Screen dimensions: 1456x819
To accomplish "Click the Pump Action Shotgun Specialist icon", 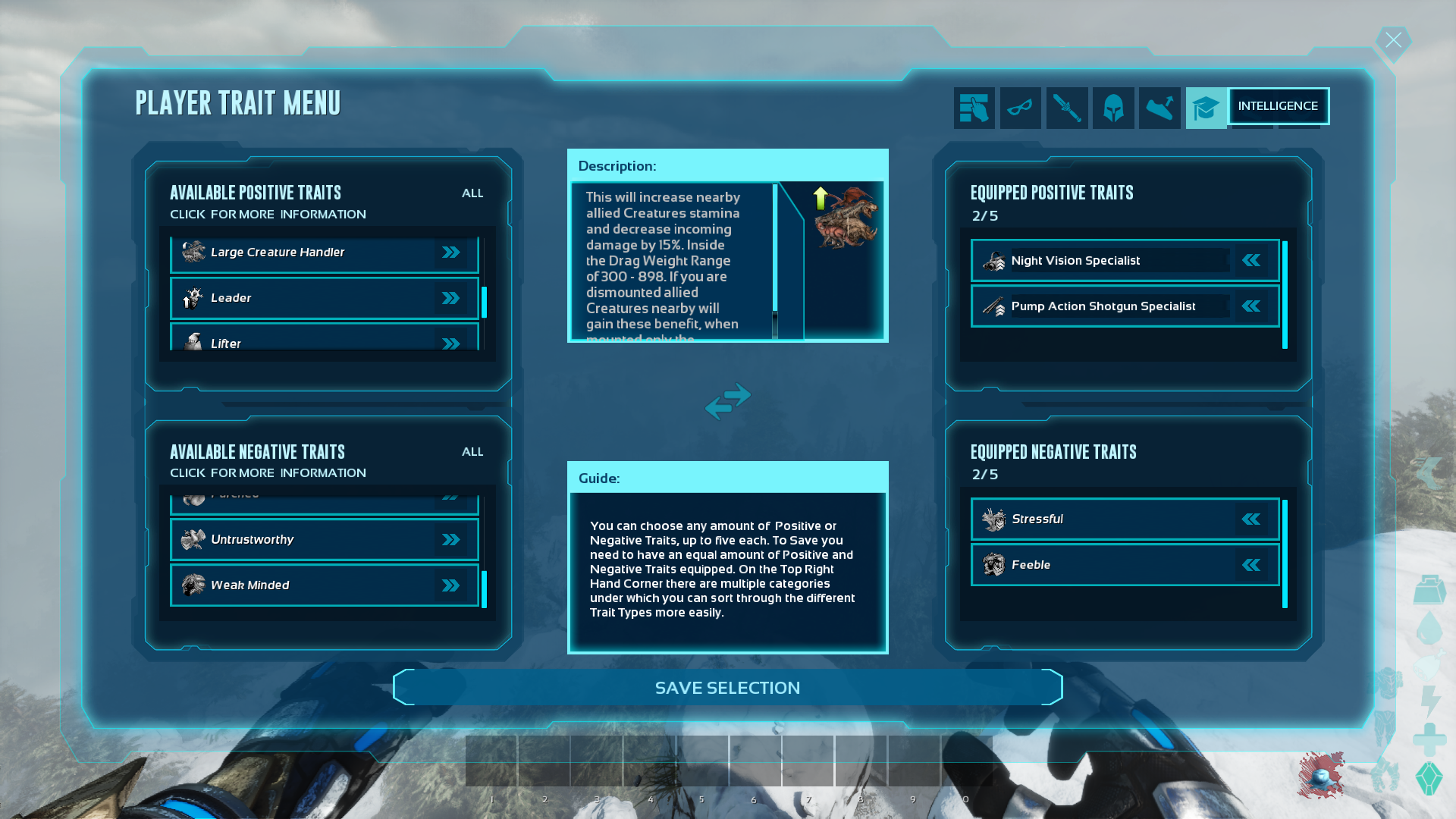I will tap(993, 306).
